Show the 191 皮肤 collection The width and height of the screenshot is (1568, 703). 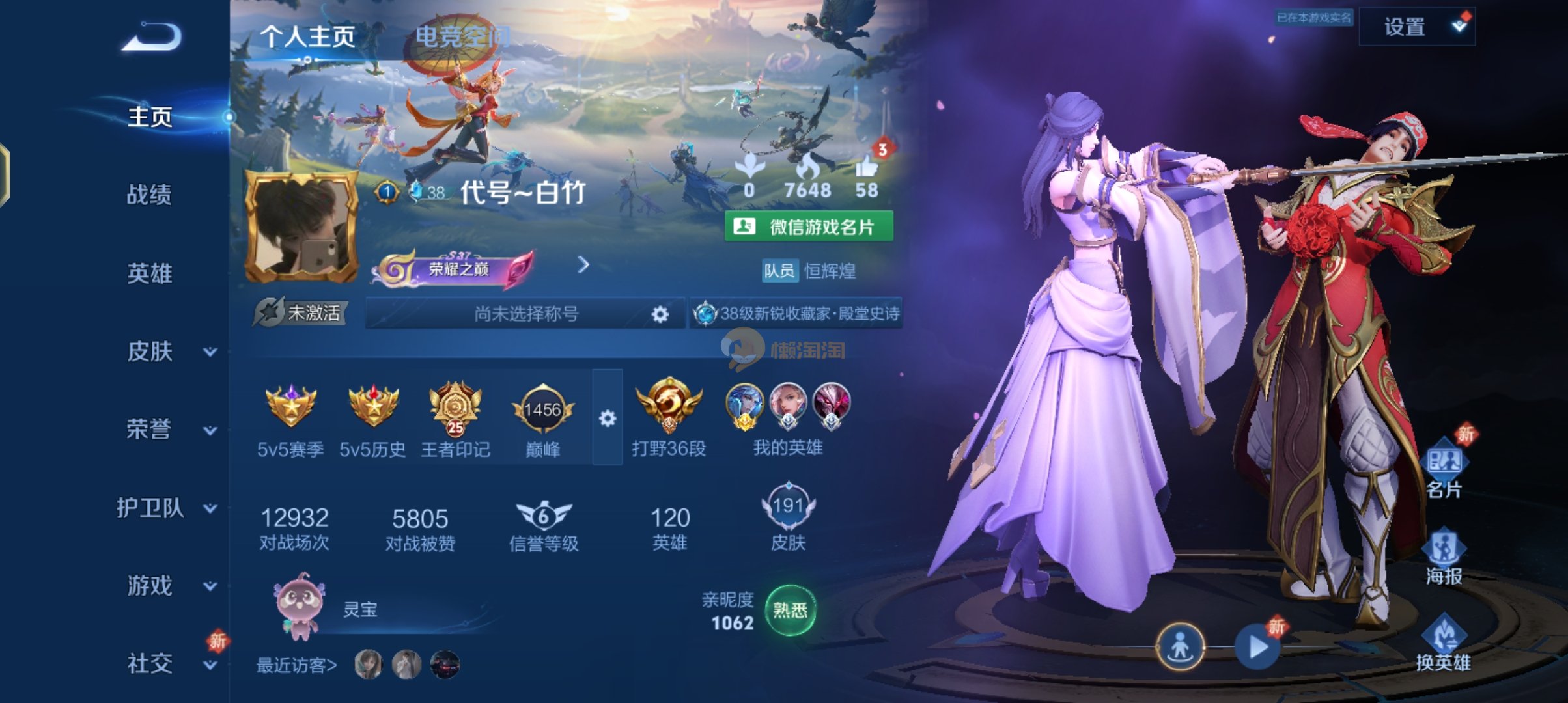click(788, 517)
